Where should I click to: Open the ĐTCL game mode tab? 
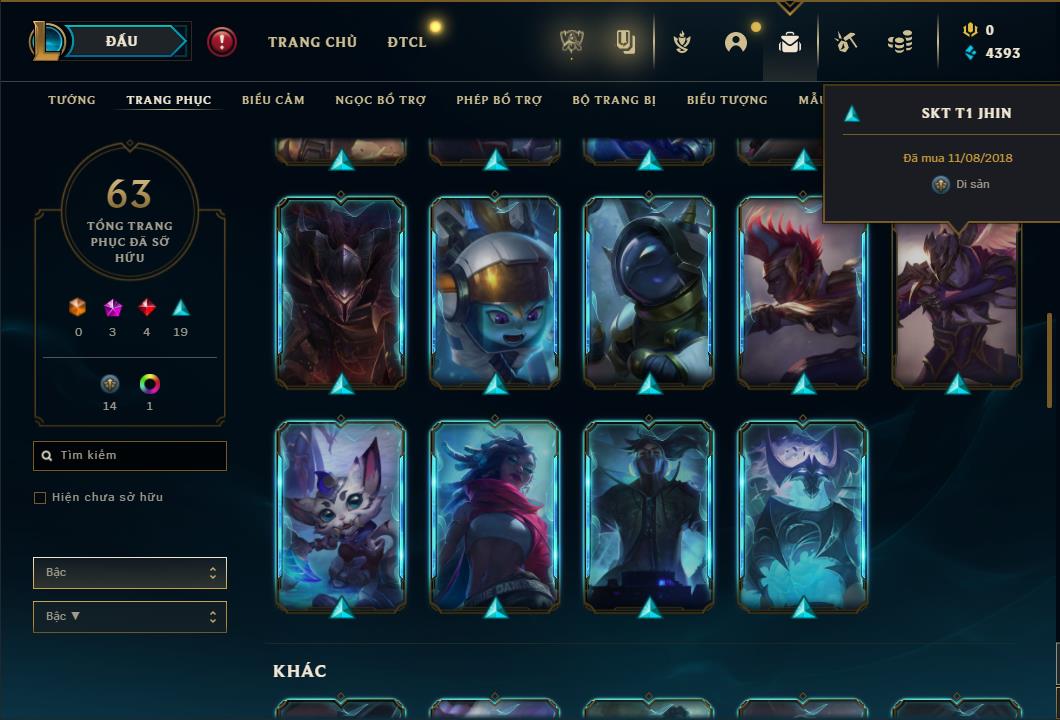407,42
